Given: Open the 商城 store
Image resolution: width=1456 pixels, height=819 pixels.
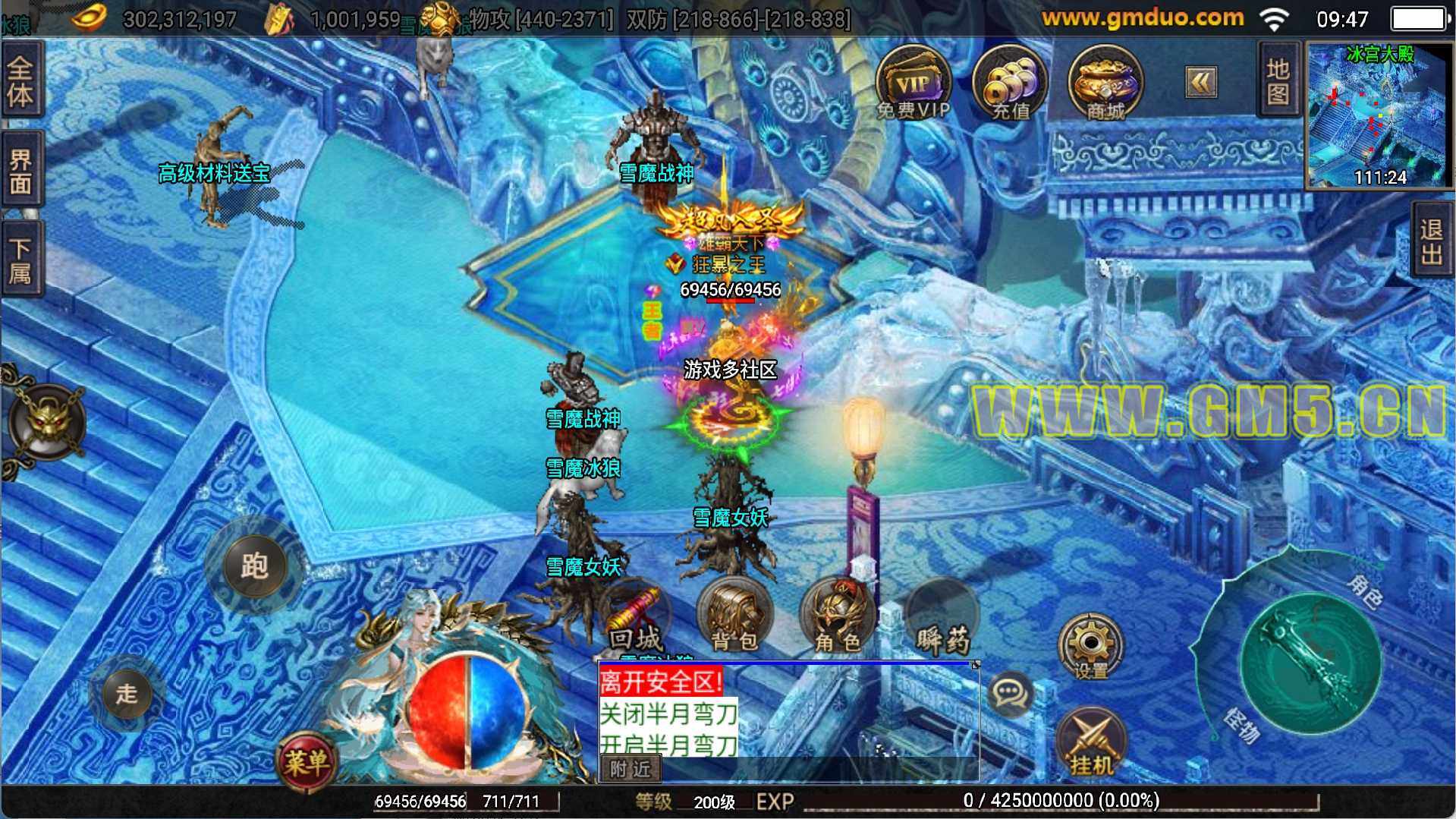Looking at the screenshot, I should tap(1105, 83).
